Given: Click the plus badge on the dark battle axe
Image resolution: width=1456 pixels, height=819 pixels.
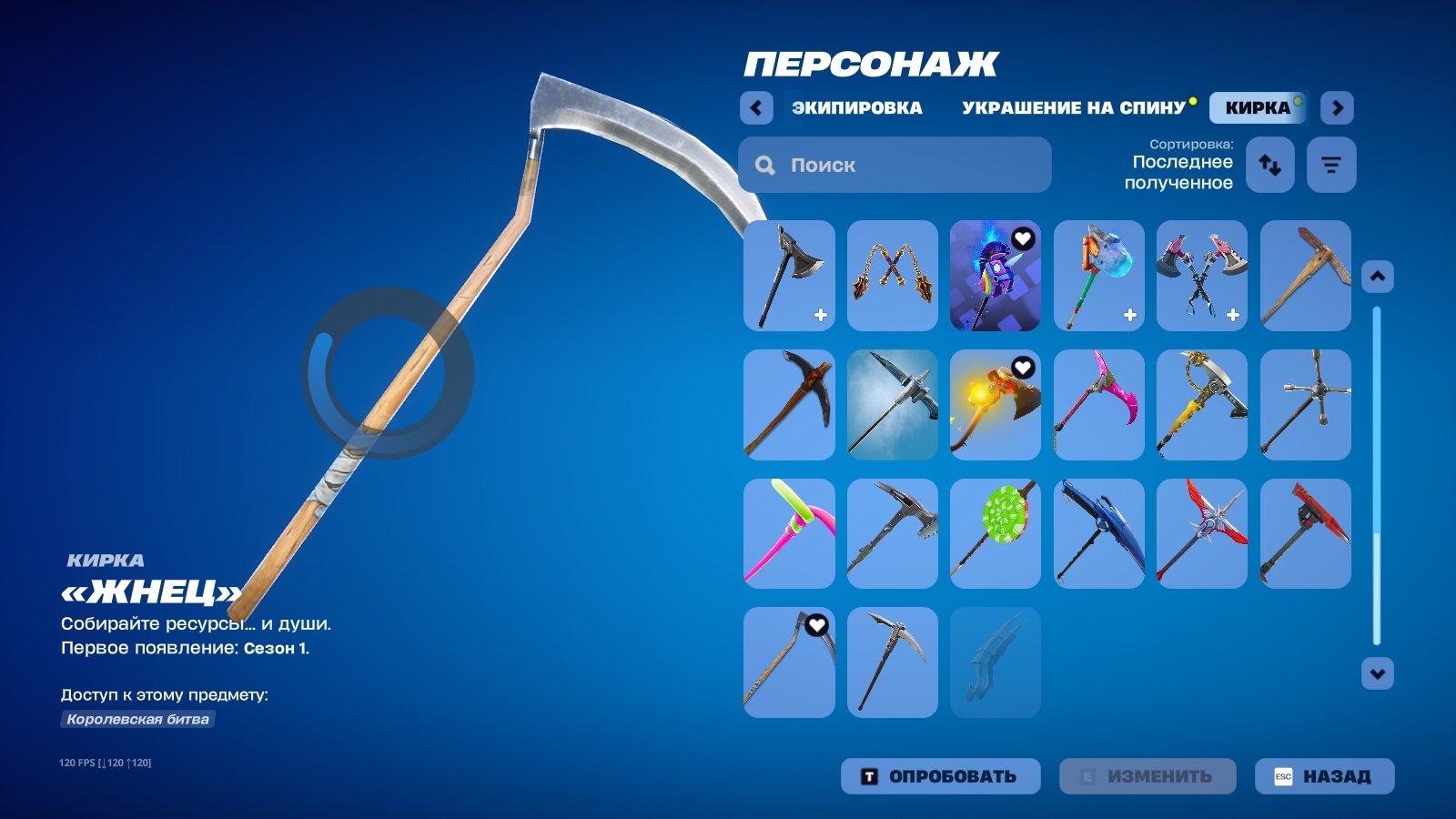Looking at the screenshot, I should (821, 315).
